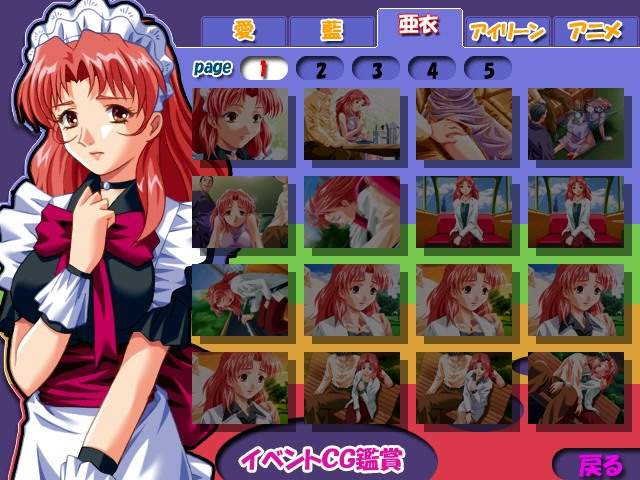
Task: Switch to gallery page 5
Action: pyautogui.click(x=488, y=69)
